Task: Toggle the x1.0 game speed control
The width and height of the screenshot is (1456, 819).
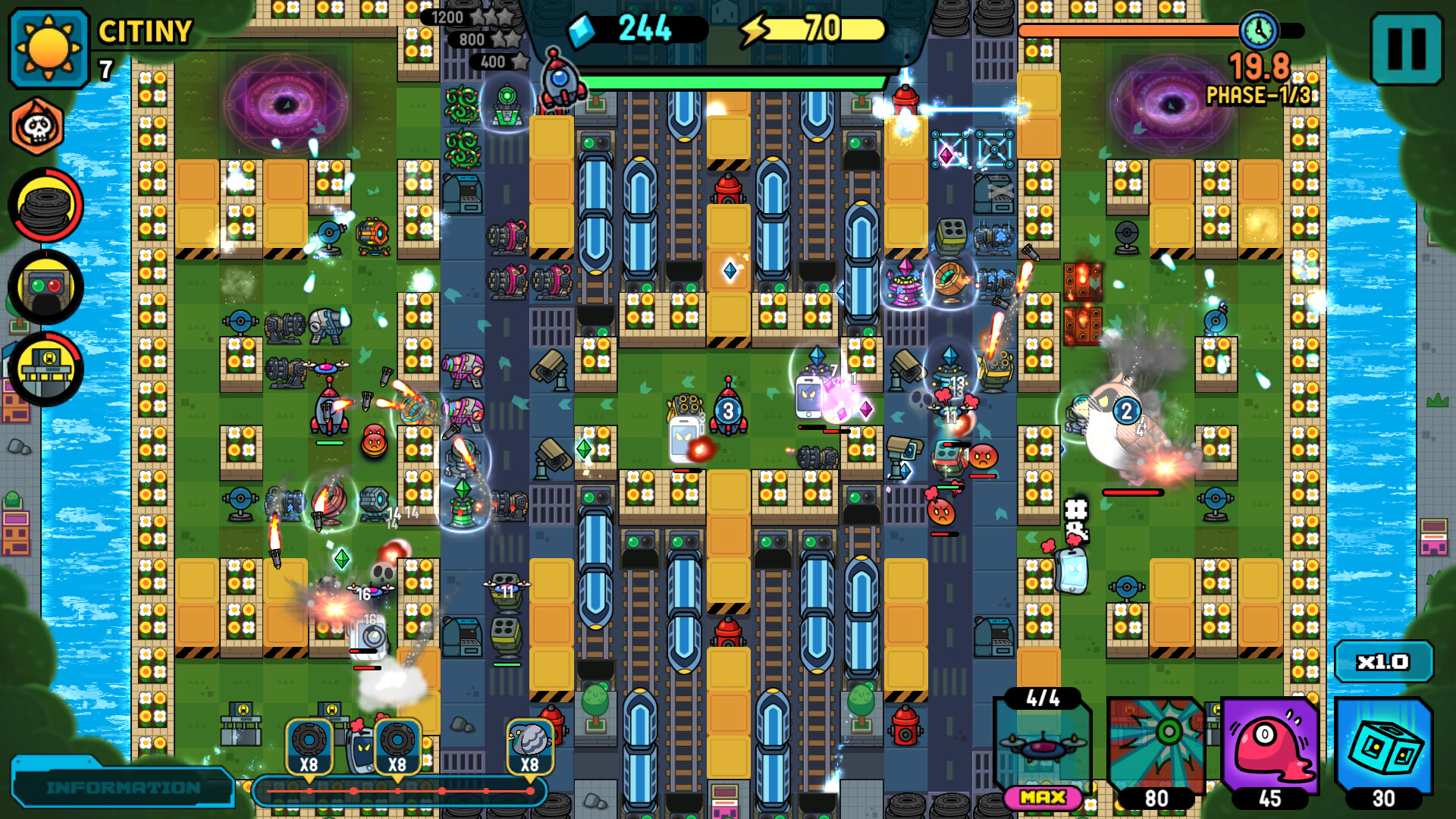Action: tap(1383, 661)
